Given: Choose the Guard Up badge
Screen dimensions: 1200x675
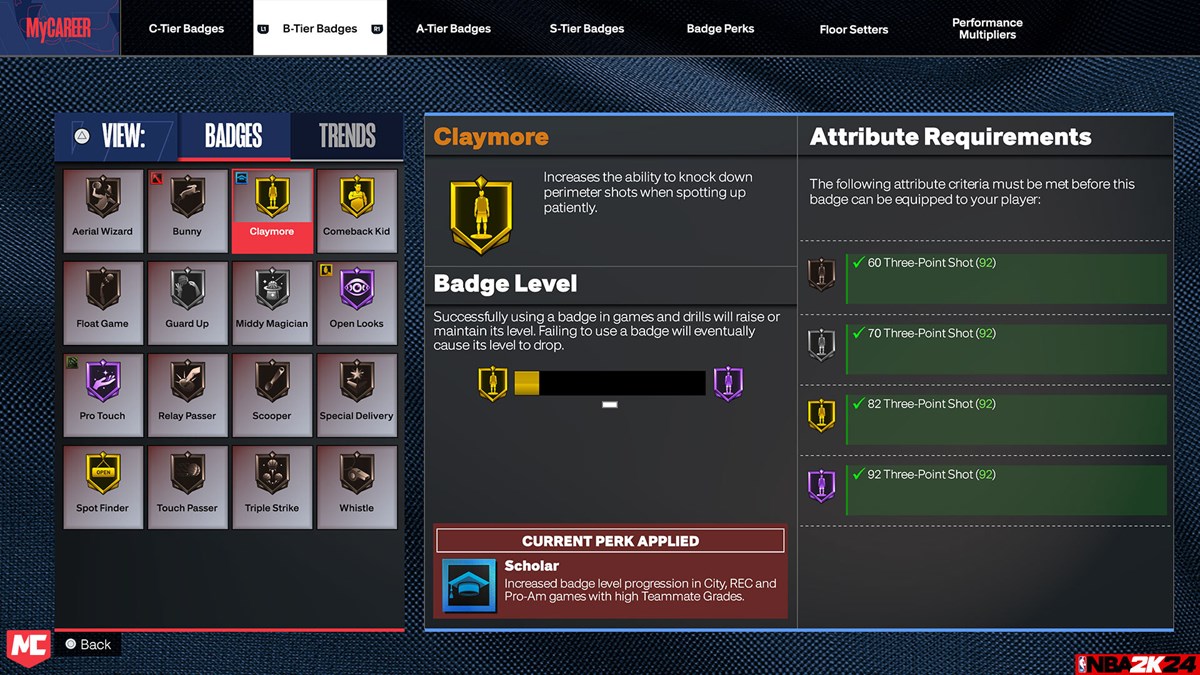Looking at the screenshot, I should 187,302.
